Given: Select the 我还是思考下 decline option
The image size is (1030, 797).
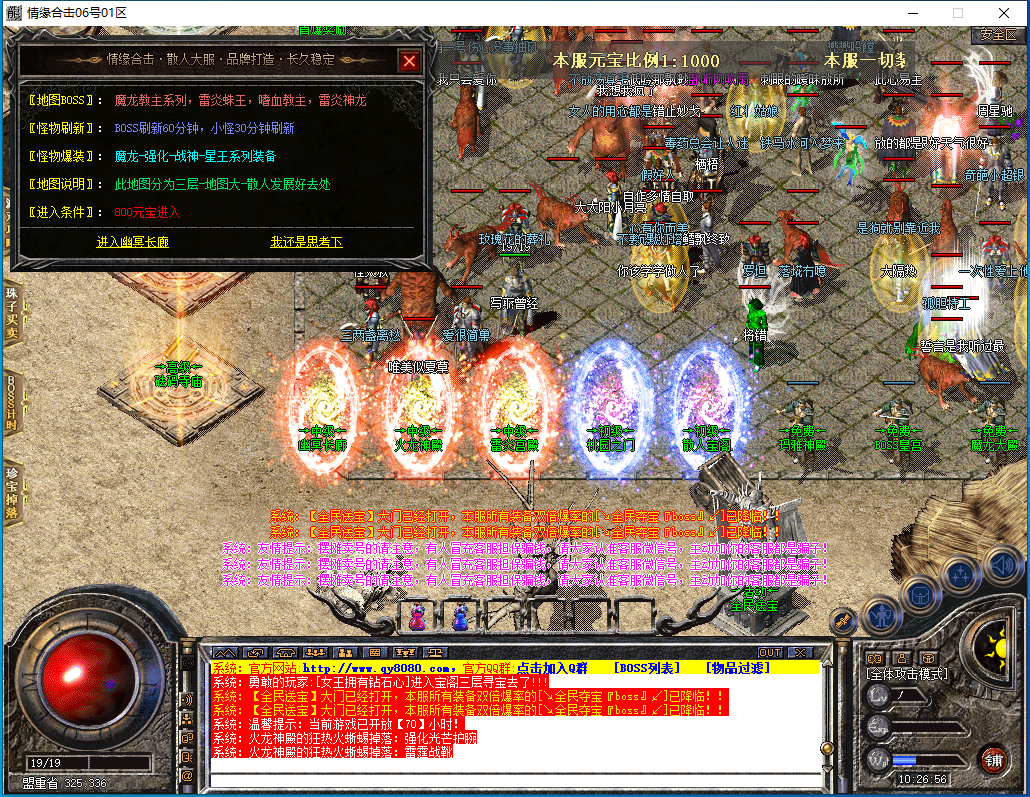Looking at the screenshot, I should (306, 242).
